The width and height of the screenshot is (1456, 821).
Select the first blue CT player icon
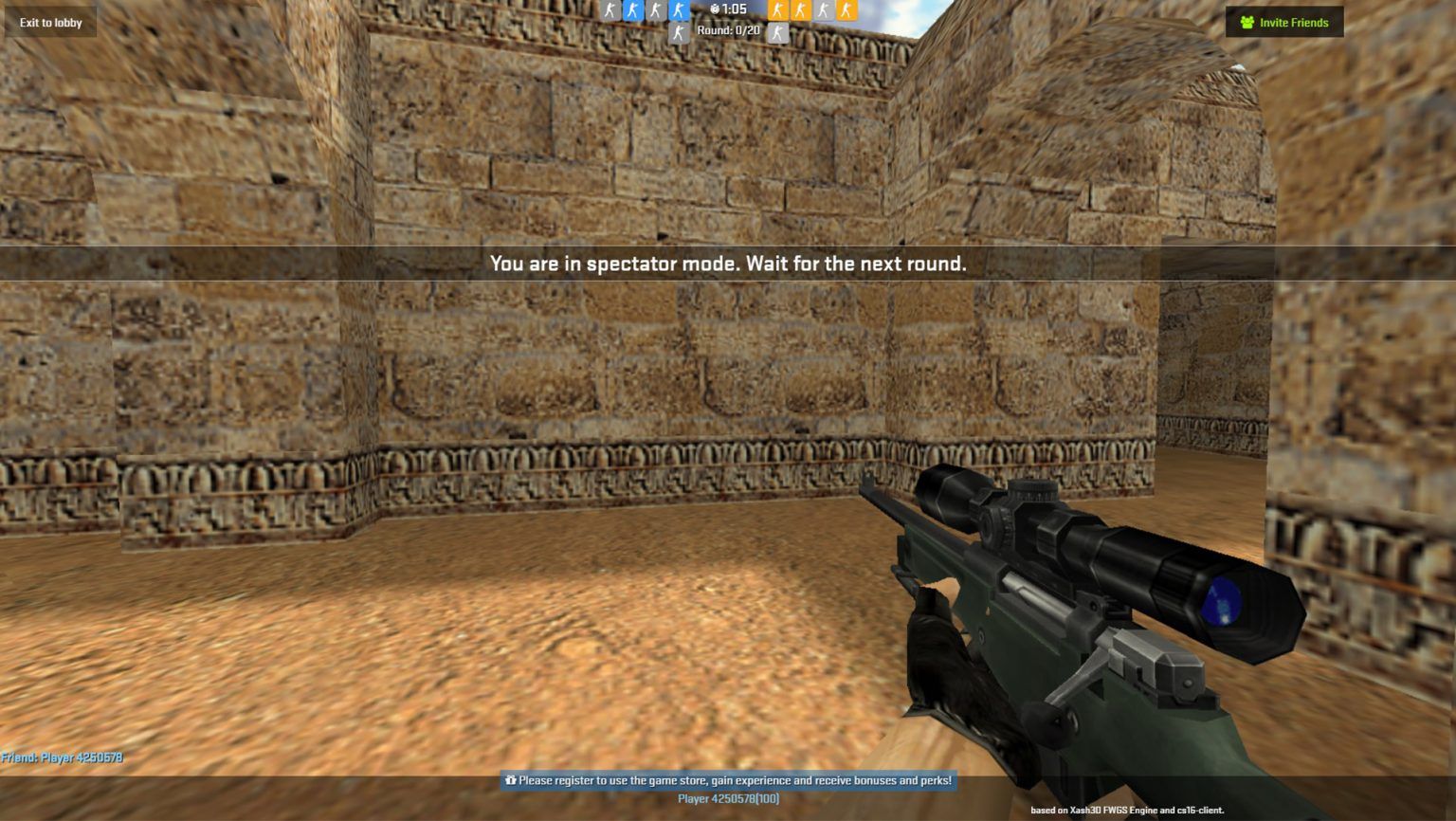pos(633,11)
